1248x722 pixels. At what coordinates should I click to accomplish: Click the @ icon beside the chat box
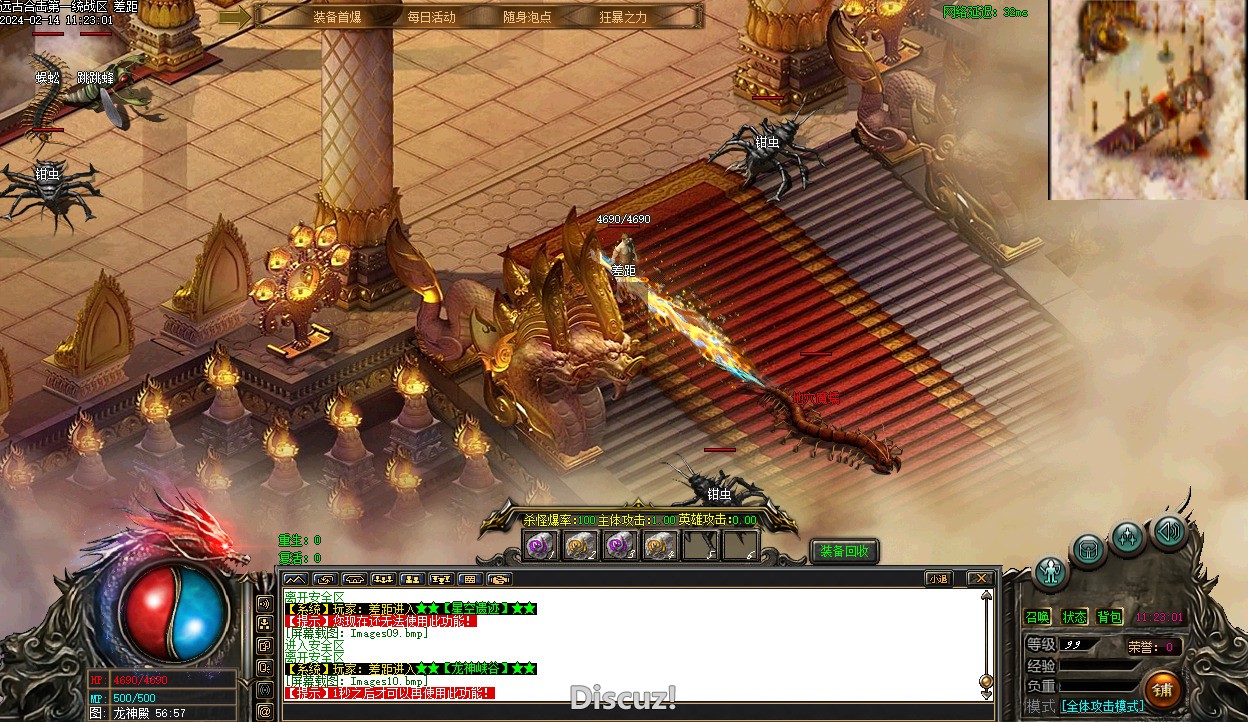(264, 711)
